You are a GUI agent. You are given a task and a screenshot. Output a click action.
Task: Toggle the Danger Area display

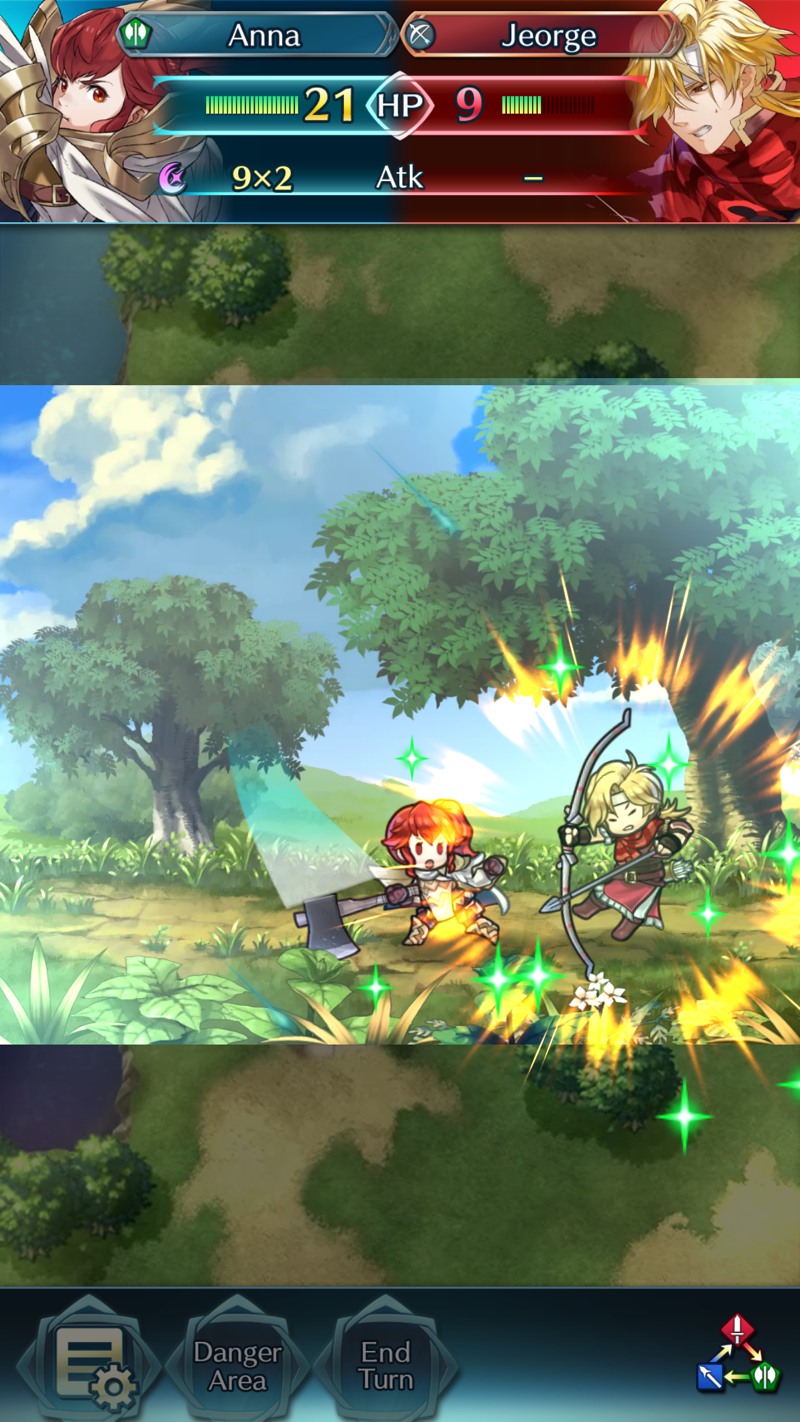237,1366
